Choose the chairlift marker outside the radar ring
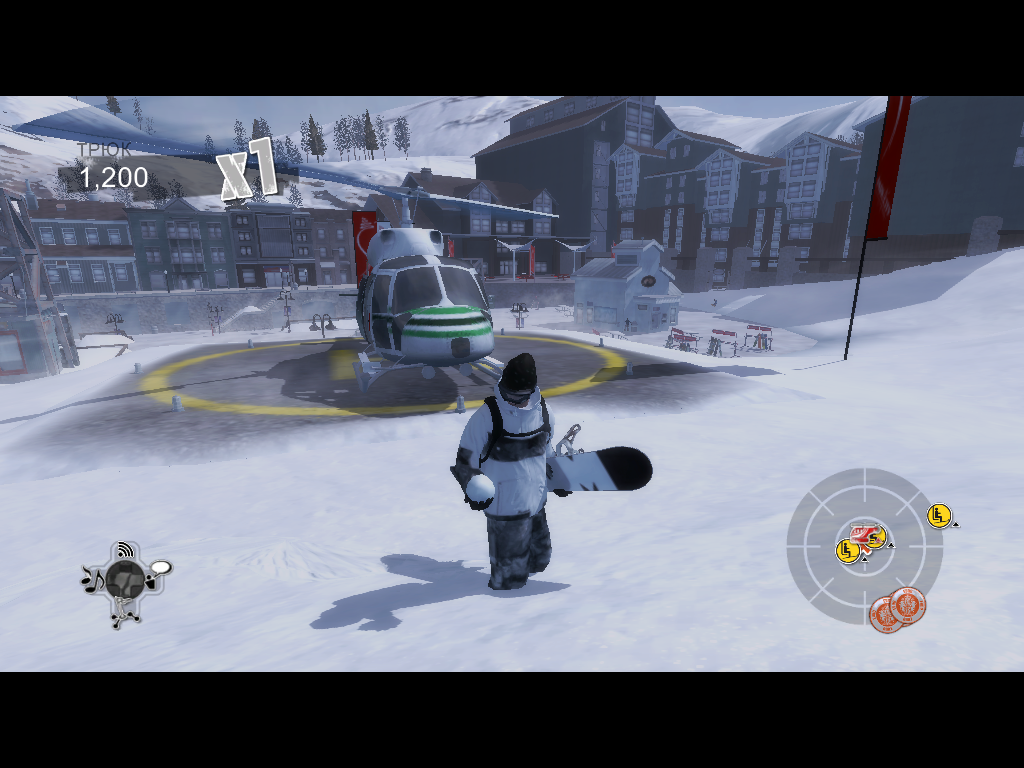 [x=938, y=515]
